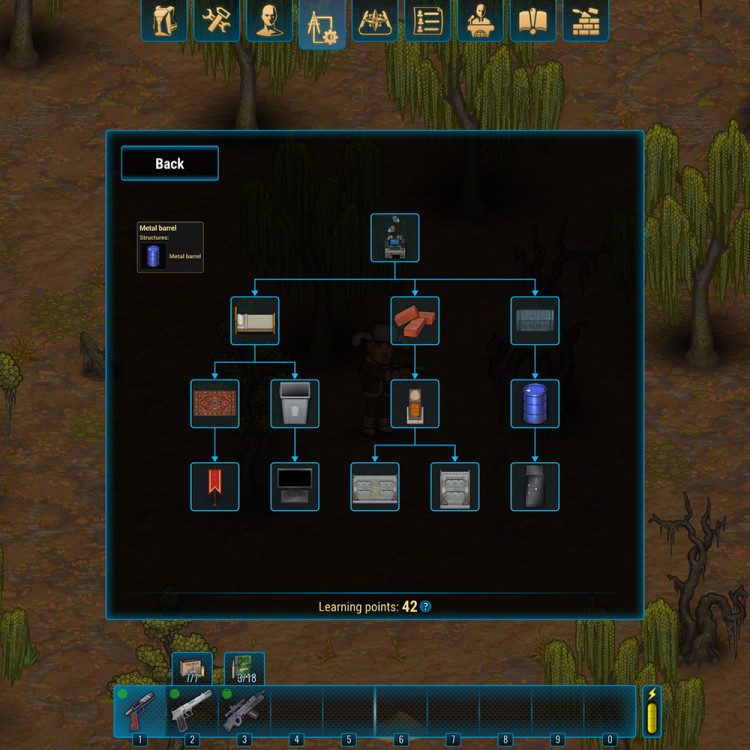Open the open-book menu
750x750 pixels.
(x=533, y=21)
